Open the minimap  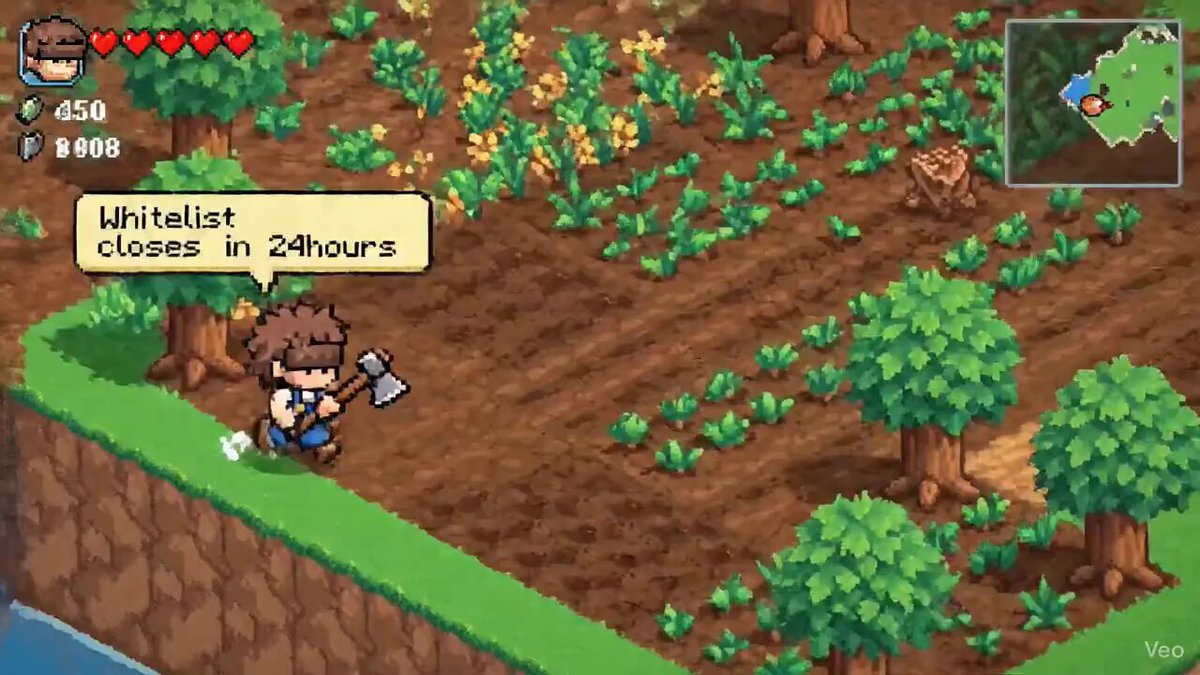[1092, 103]
